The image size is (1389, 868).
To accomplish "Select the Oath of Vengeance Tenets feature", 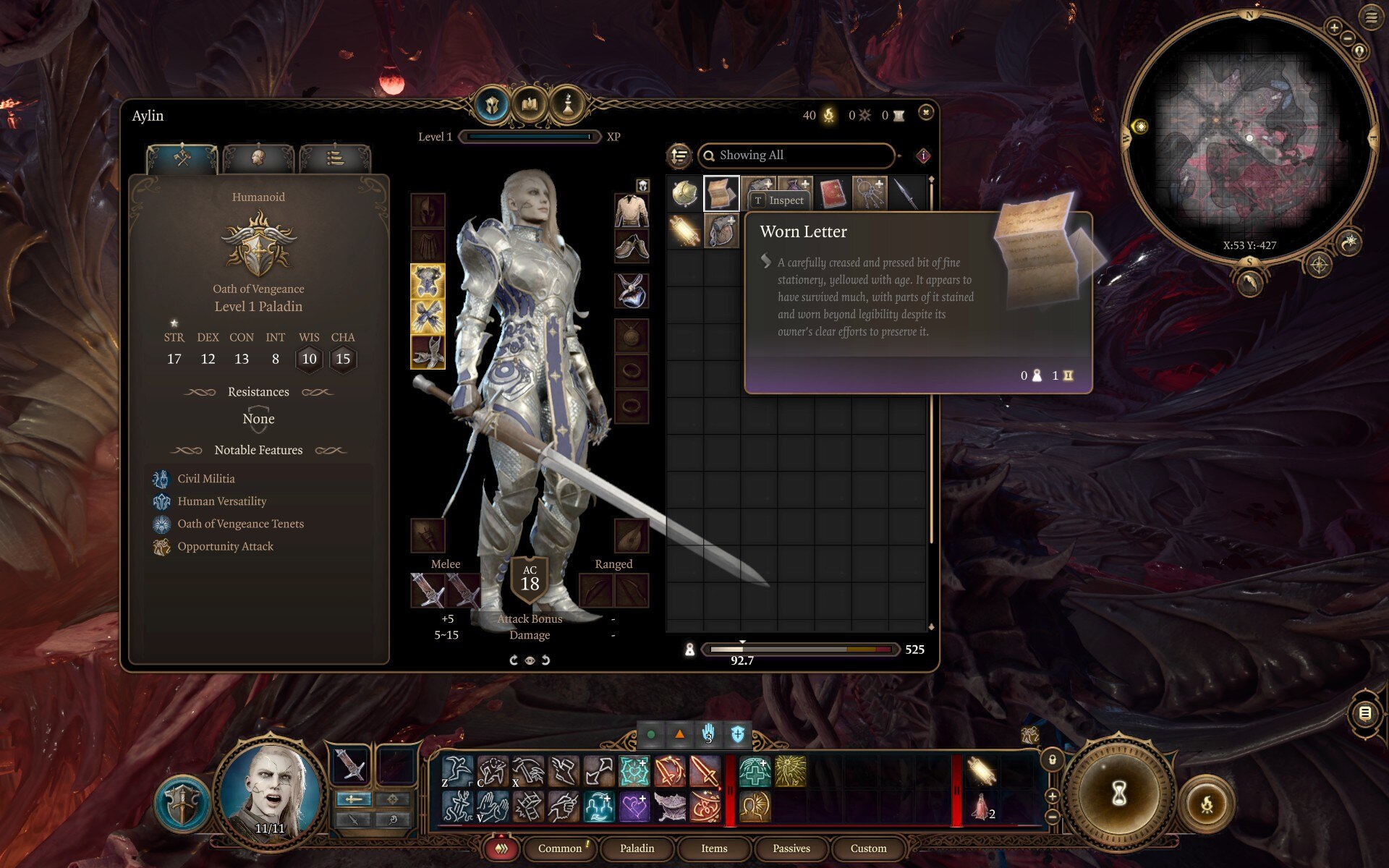I will tap(240, 524).
